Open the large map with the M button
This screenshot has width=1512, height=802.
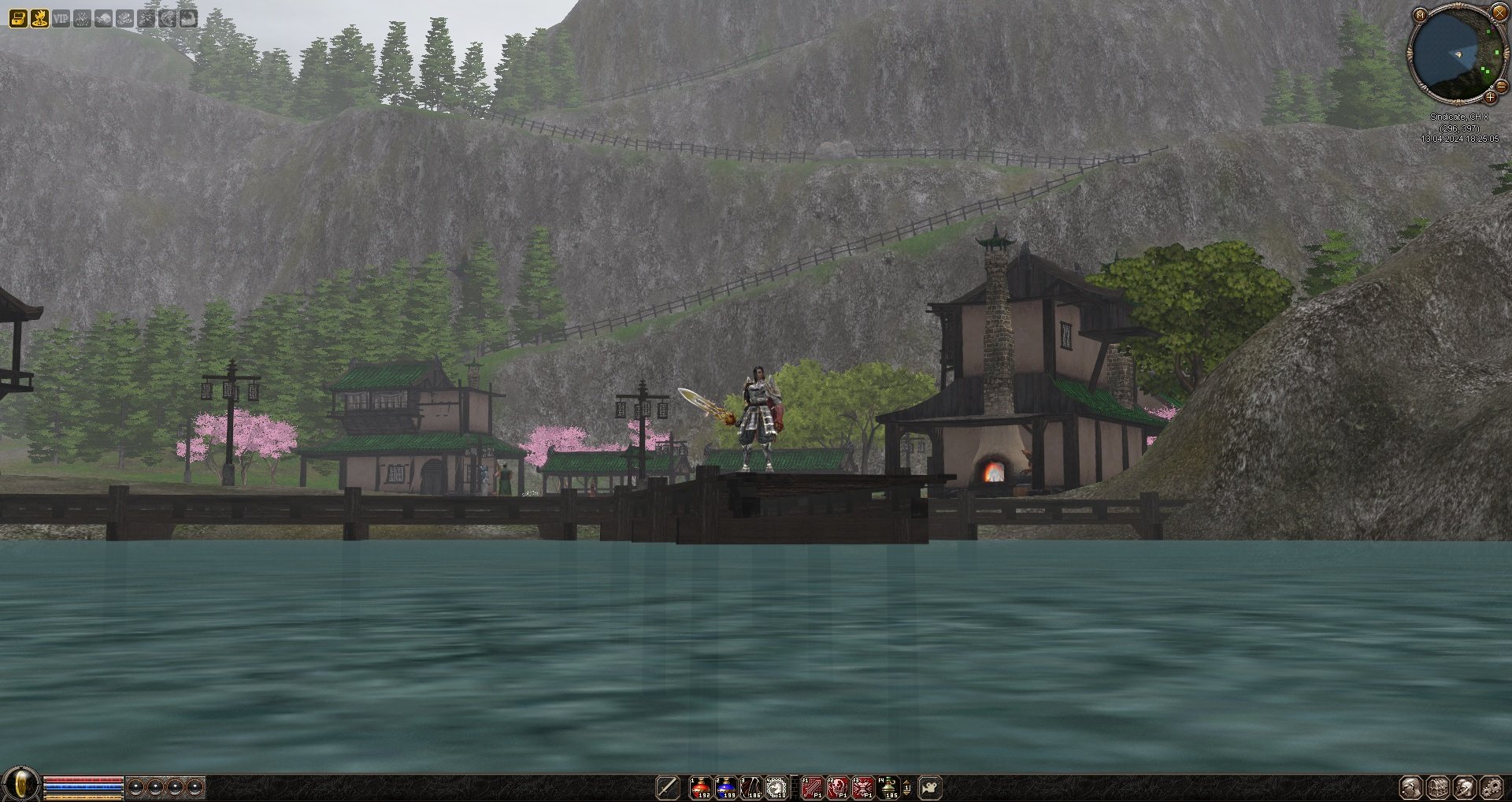pyautogui.click(x=1420, y=15)
